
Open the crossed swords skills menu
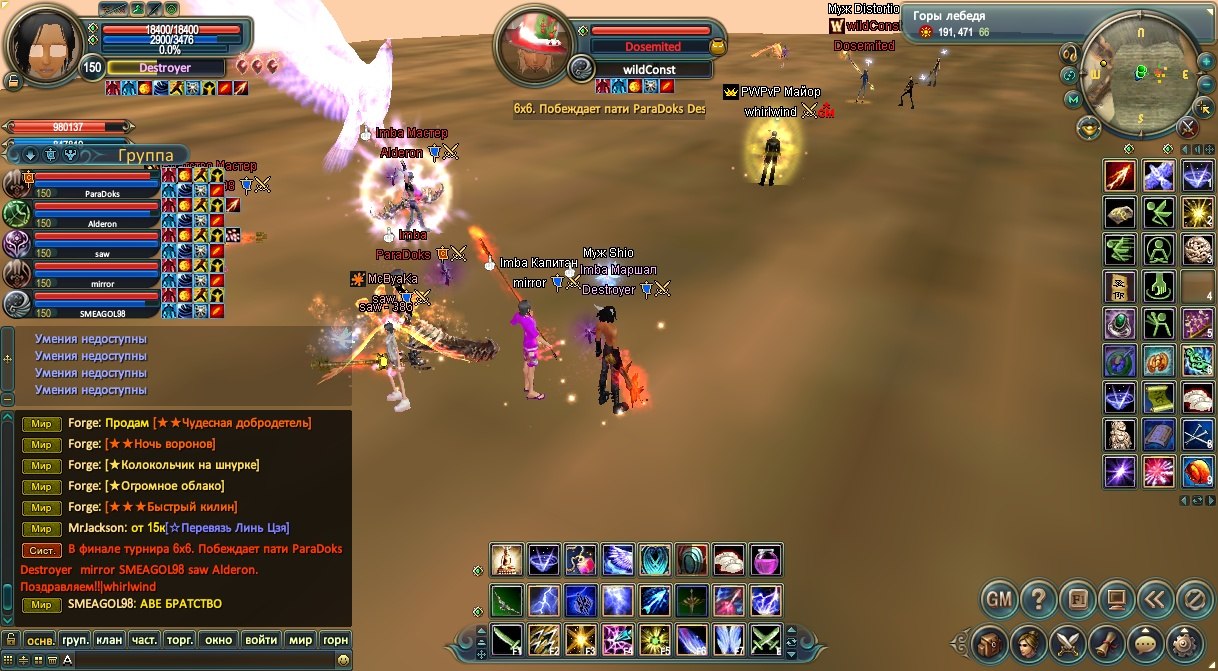pos(1067,642)
